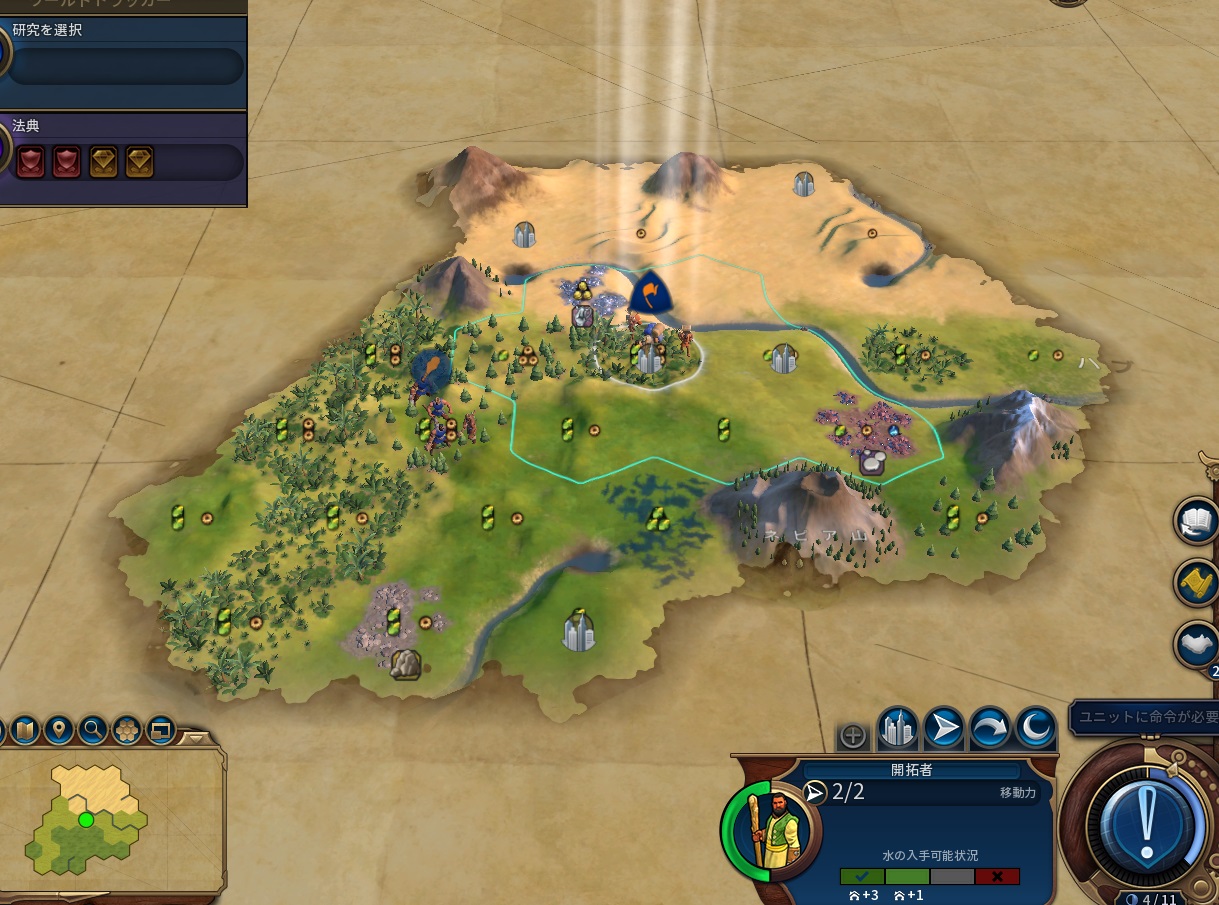Open the book notification on right edge
1219x905 pixels.
[x=1197, y=523]
